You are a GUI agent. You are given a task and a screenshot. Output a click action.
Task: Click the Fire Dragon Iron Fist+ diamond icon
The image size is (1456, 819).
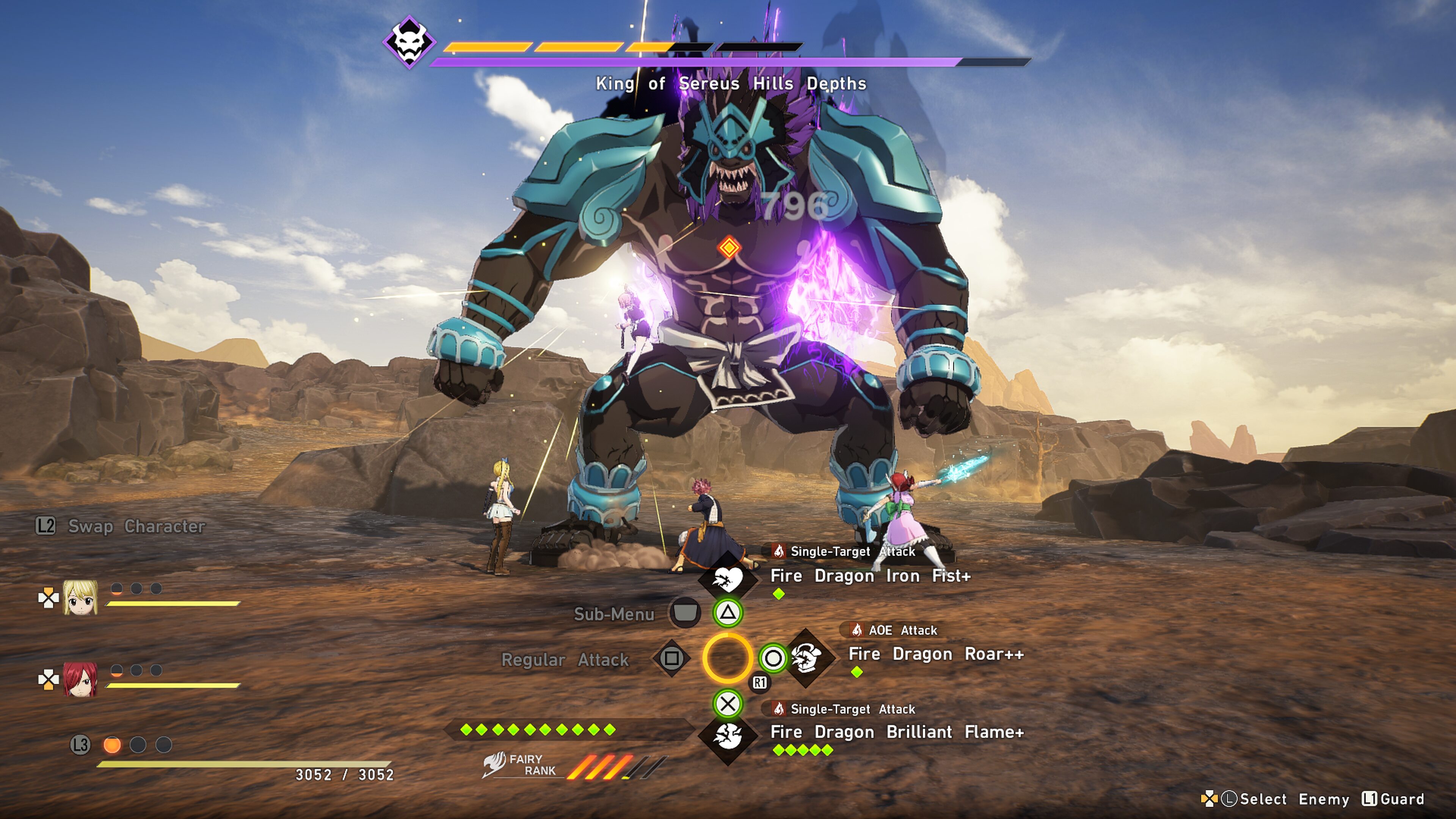pyautogui.click(x=728, y=578)
